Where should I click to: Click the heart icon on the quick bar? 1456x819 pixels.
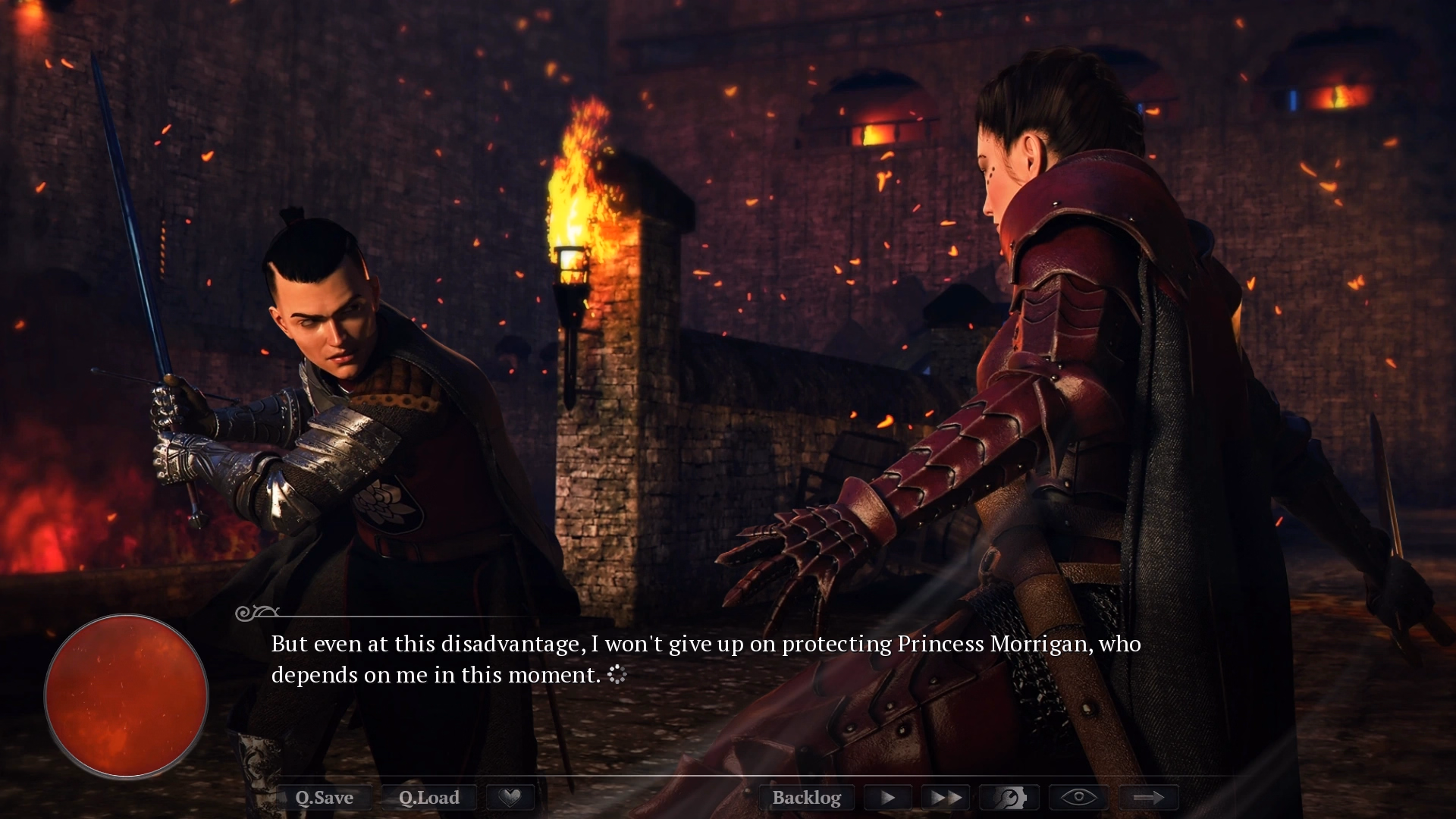tap(510, 797)
